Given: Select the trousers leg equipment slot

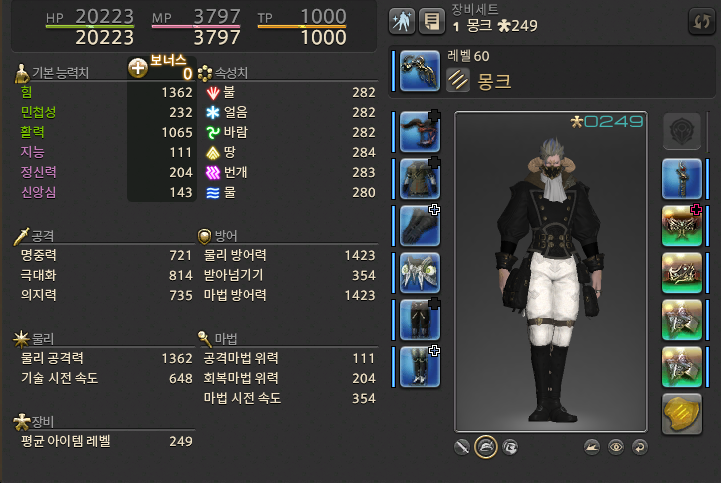Looking at the screenshot, I should pyautogui.click(x=420, y=319).
